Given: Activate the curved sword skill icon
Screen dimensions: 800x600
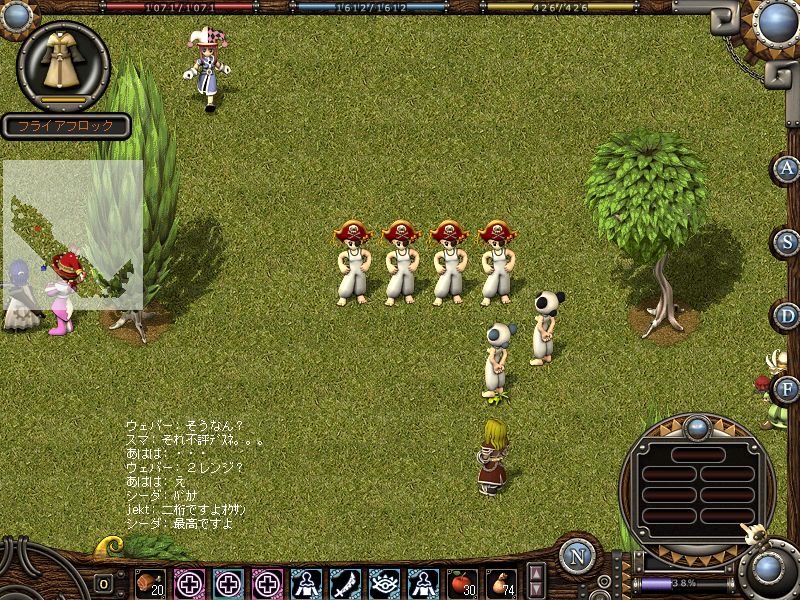Looking at the screenshot, I should 345,583.
